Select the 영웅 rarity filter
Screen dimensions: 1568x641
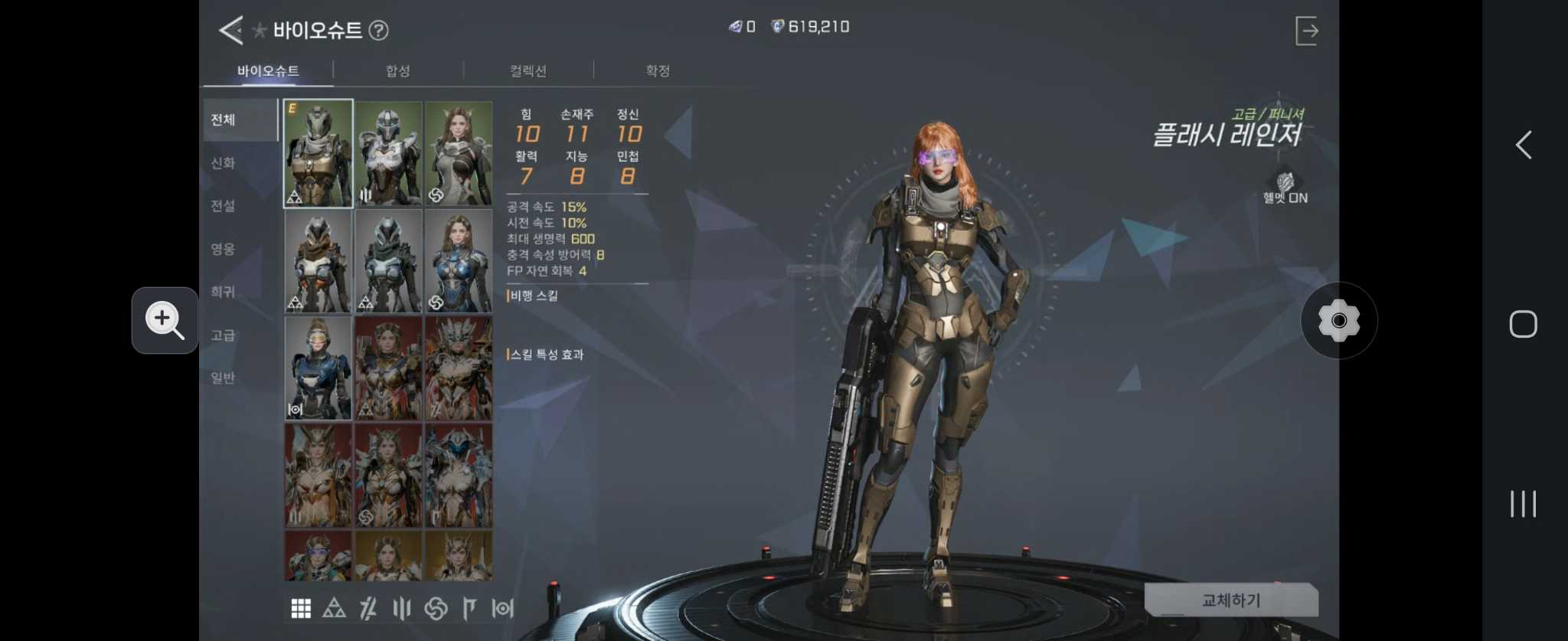point(223,249)
